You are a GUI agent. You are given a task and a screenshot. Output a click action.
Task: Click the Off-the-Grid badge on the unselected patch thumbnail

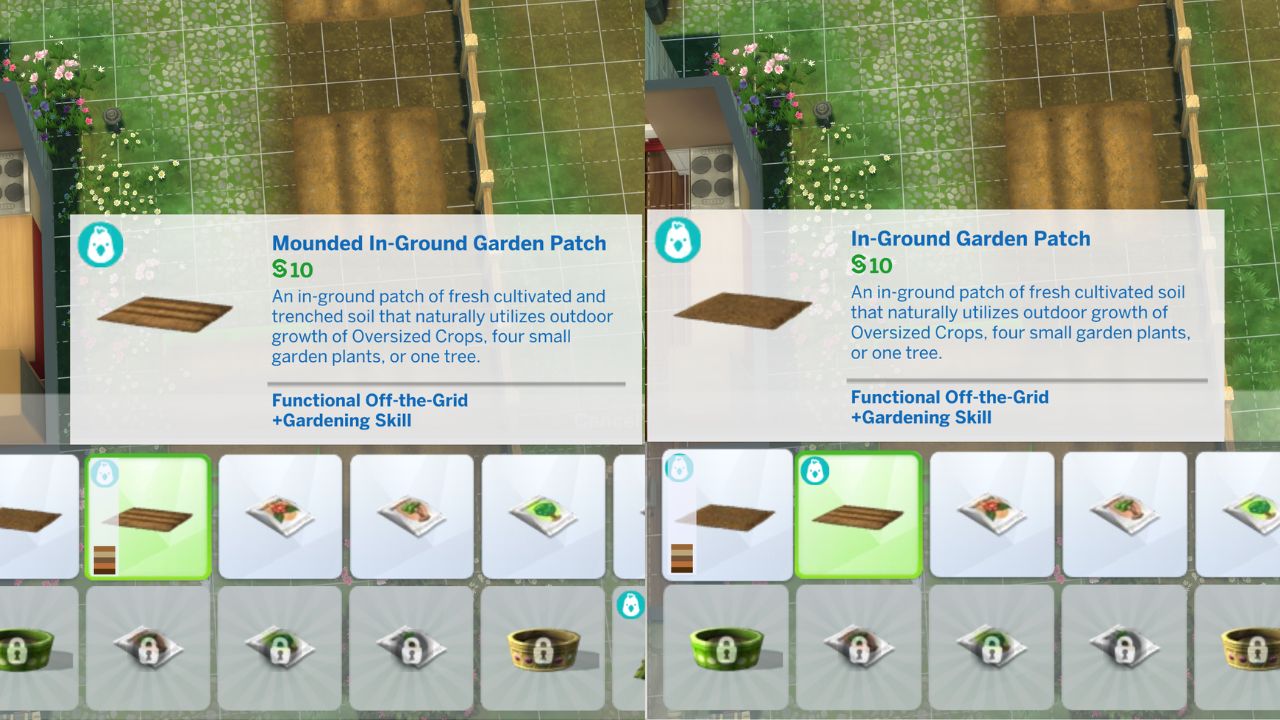pos(681,466)
